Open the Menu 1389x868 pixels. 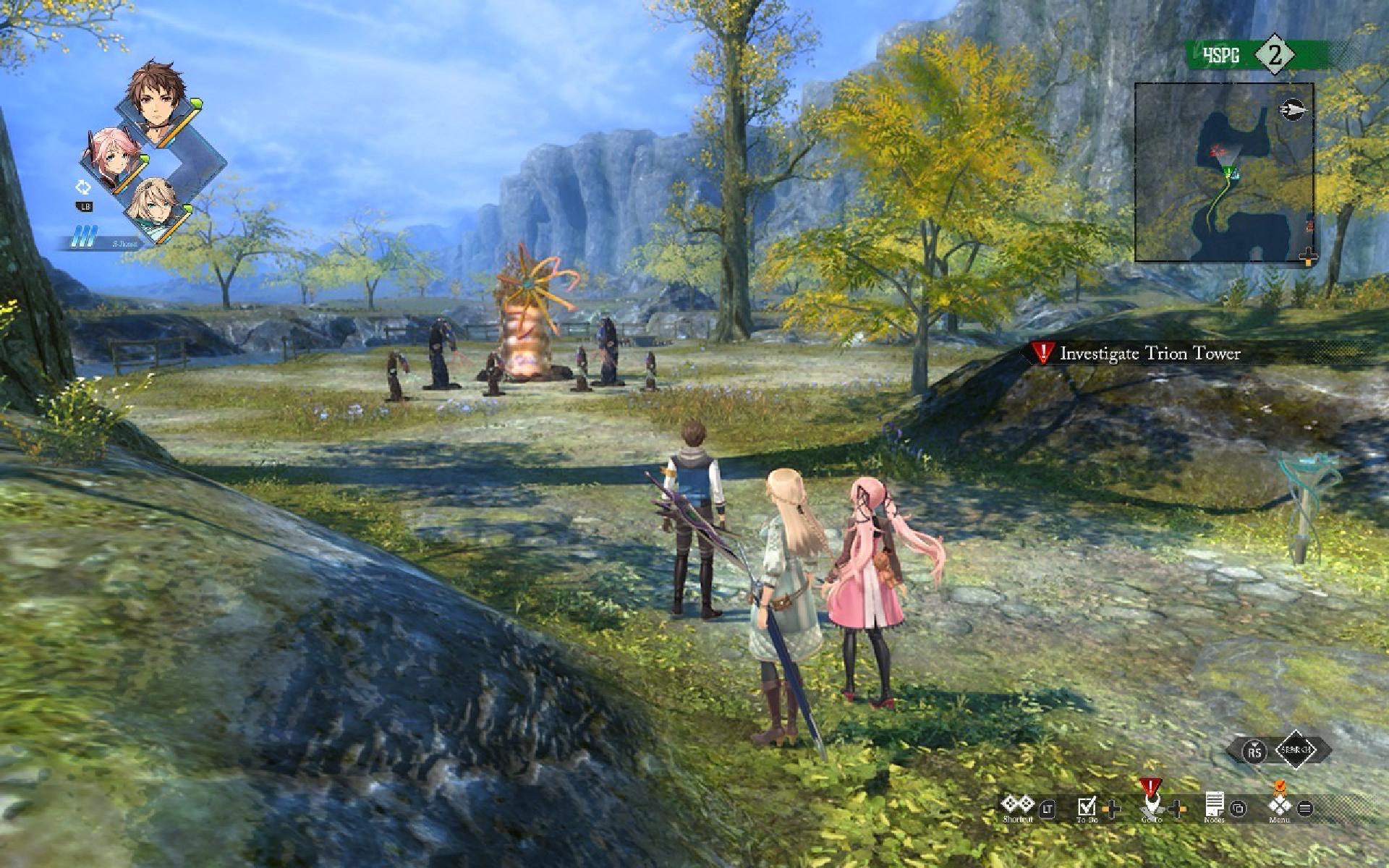[x=1280, y=806]
